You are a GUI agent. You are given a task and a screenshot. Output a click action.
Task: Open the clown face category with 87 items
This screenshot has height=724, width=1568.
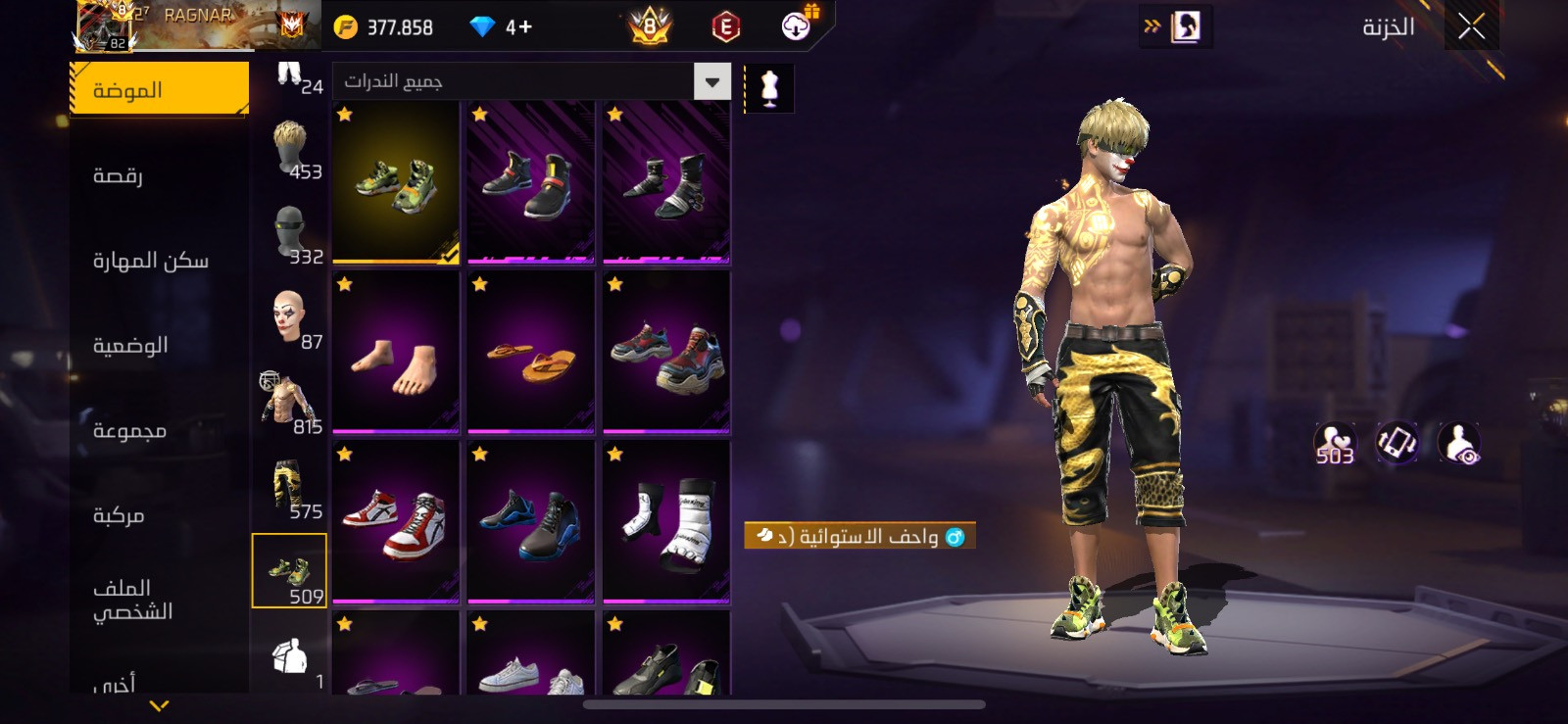tap(290, 319)
